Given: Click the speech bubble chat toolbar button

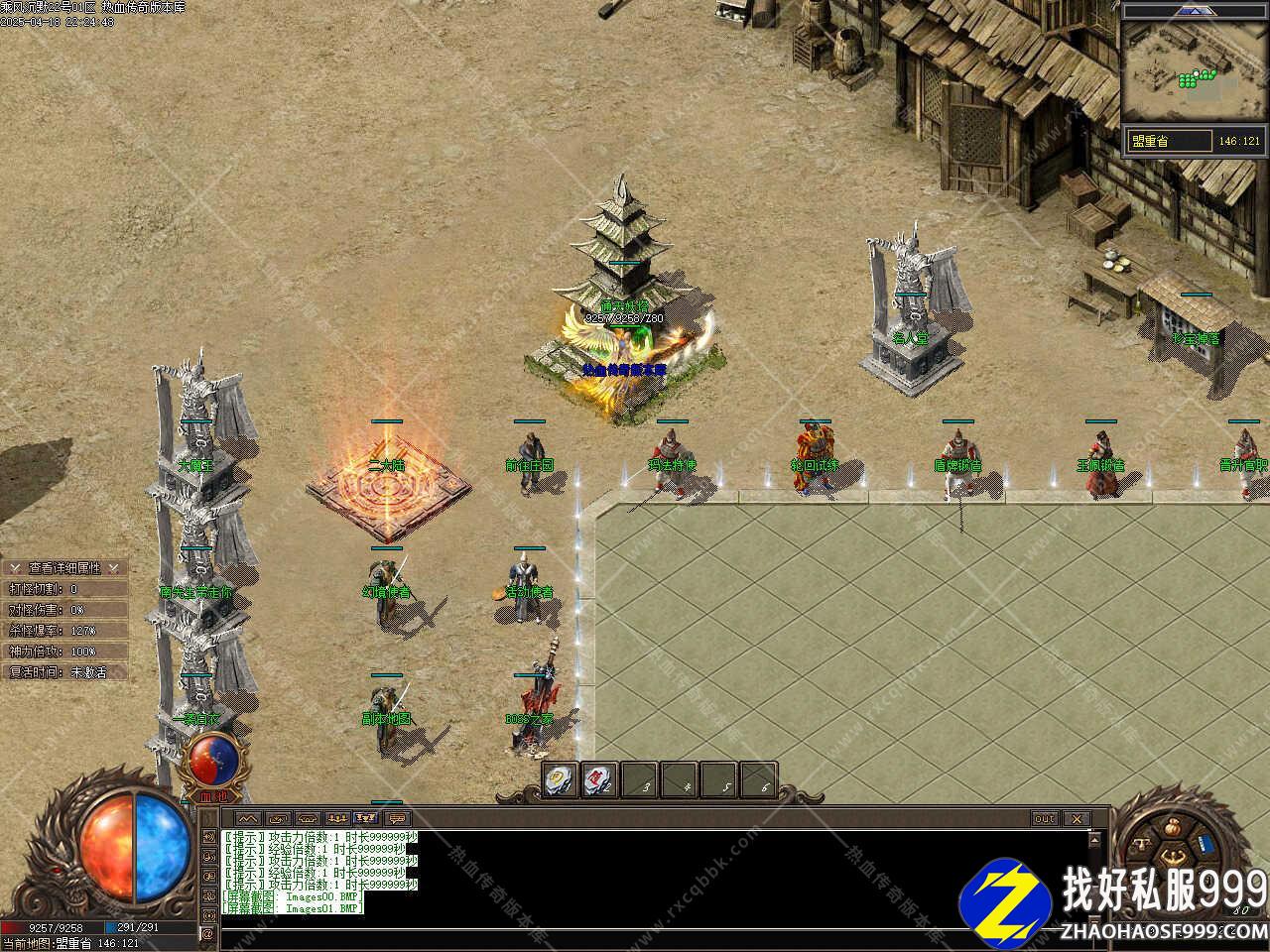Looking at the screenshot, I should click(x=397, y=819).
